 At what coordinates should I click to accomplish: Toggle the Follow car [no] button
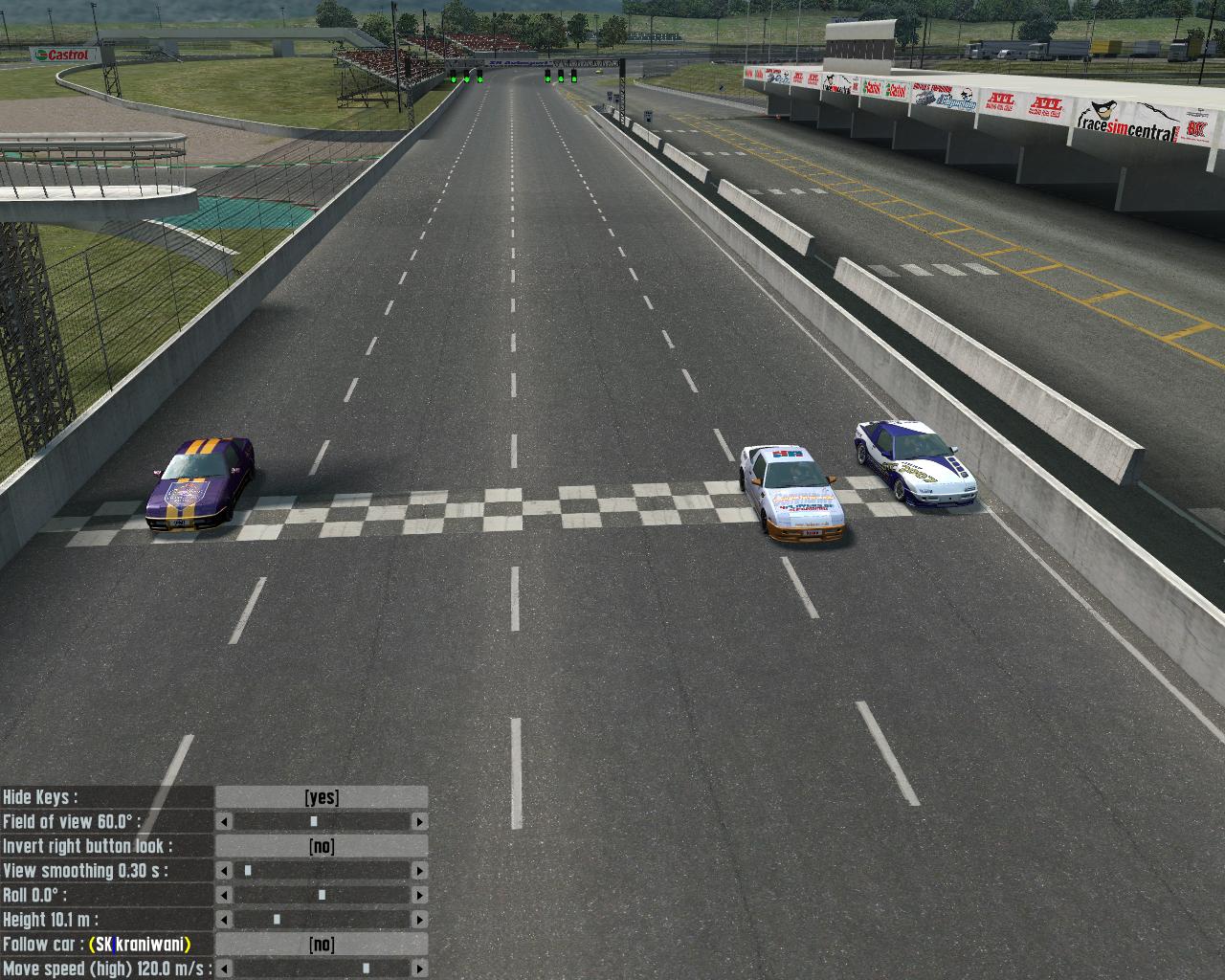[322, 945]
